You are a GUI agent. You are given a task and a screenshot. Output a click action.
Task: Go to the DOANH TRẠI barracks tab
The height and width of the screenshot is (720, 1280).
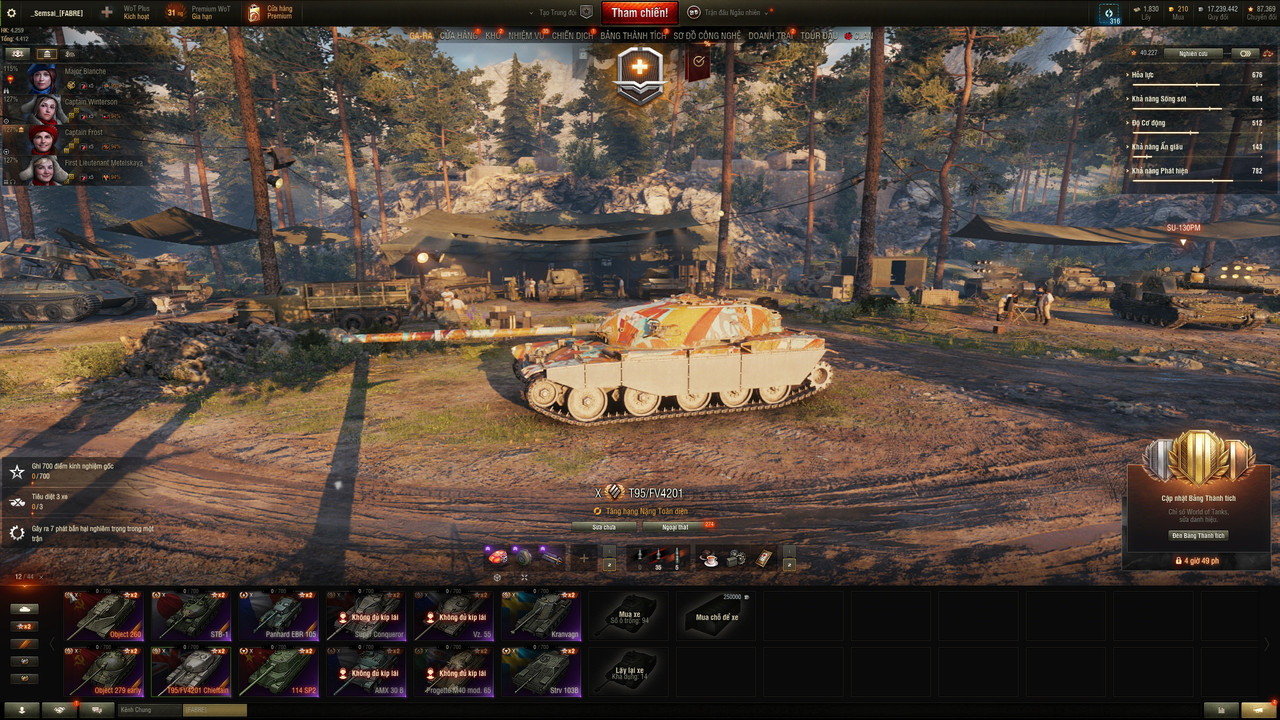pyautogui.click(x=770, y=35)
